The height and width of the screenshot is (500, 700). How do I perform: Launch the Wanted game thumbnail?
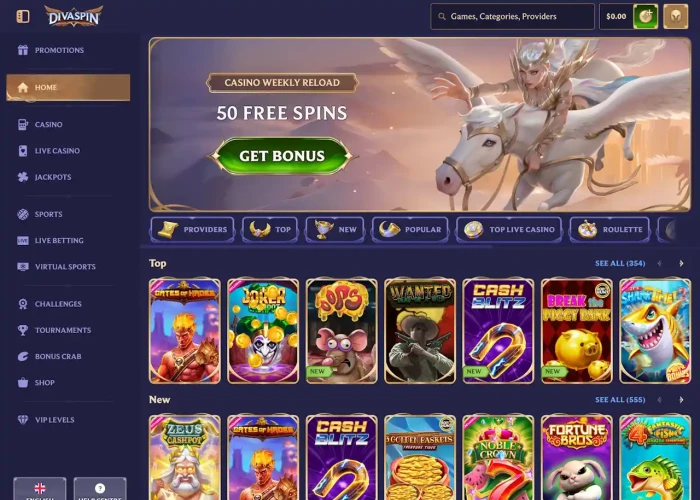(x=420, y=330)
